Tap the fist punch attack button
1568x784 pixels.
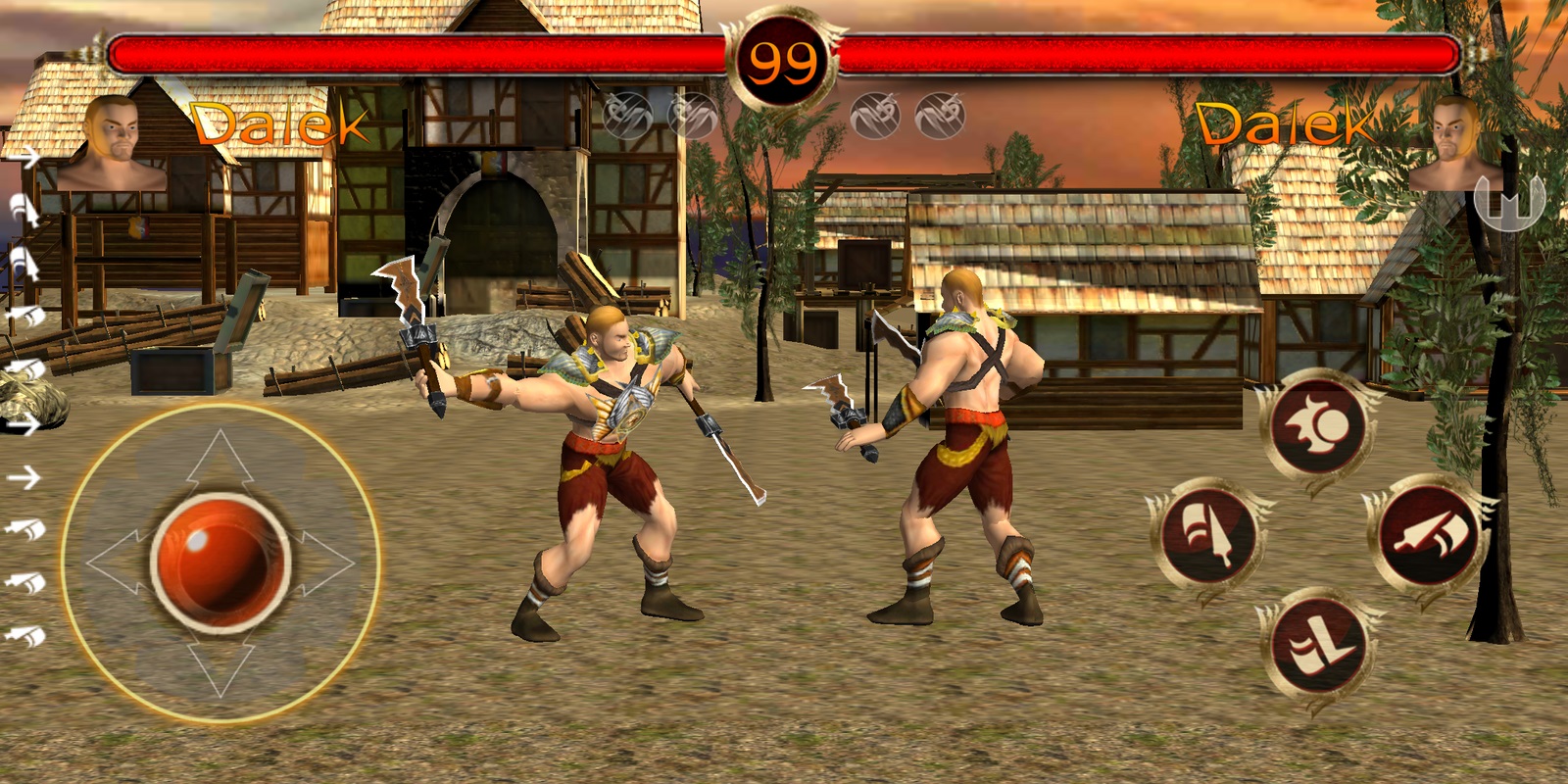click(1316, 427)
